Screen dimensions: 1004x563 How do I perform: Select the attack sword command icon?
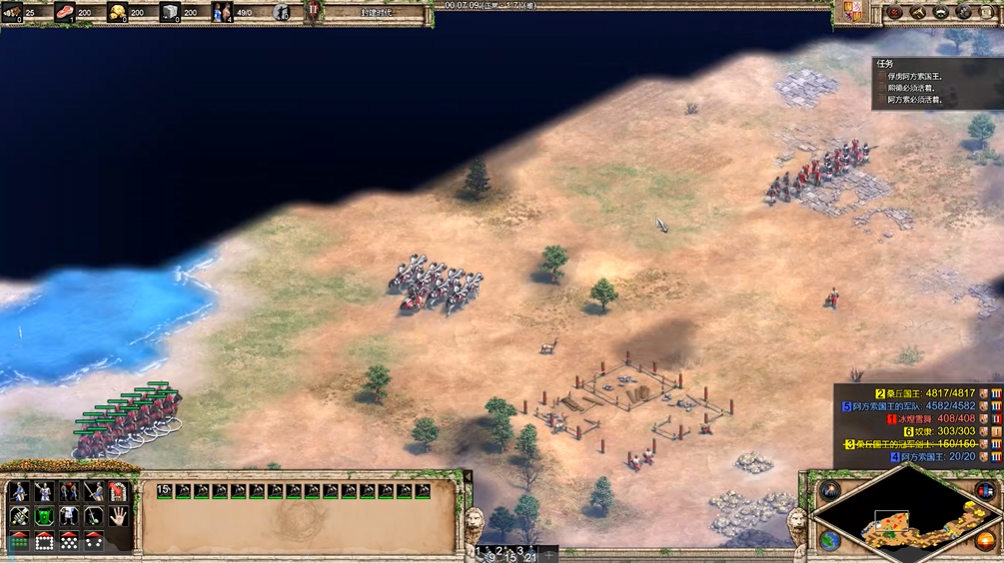coord(94,491)
